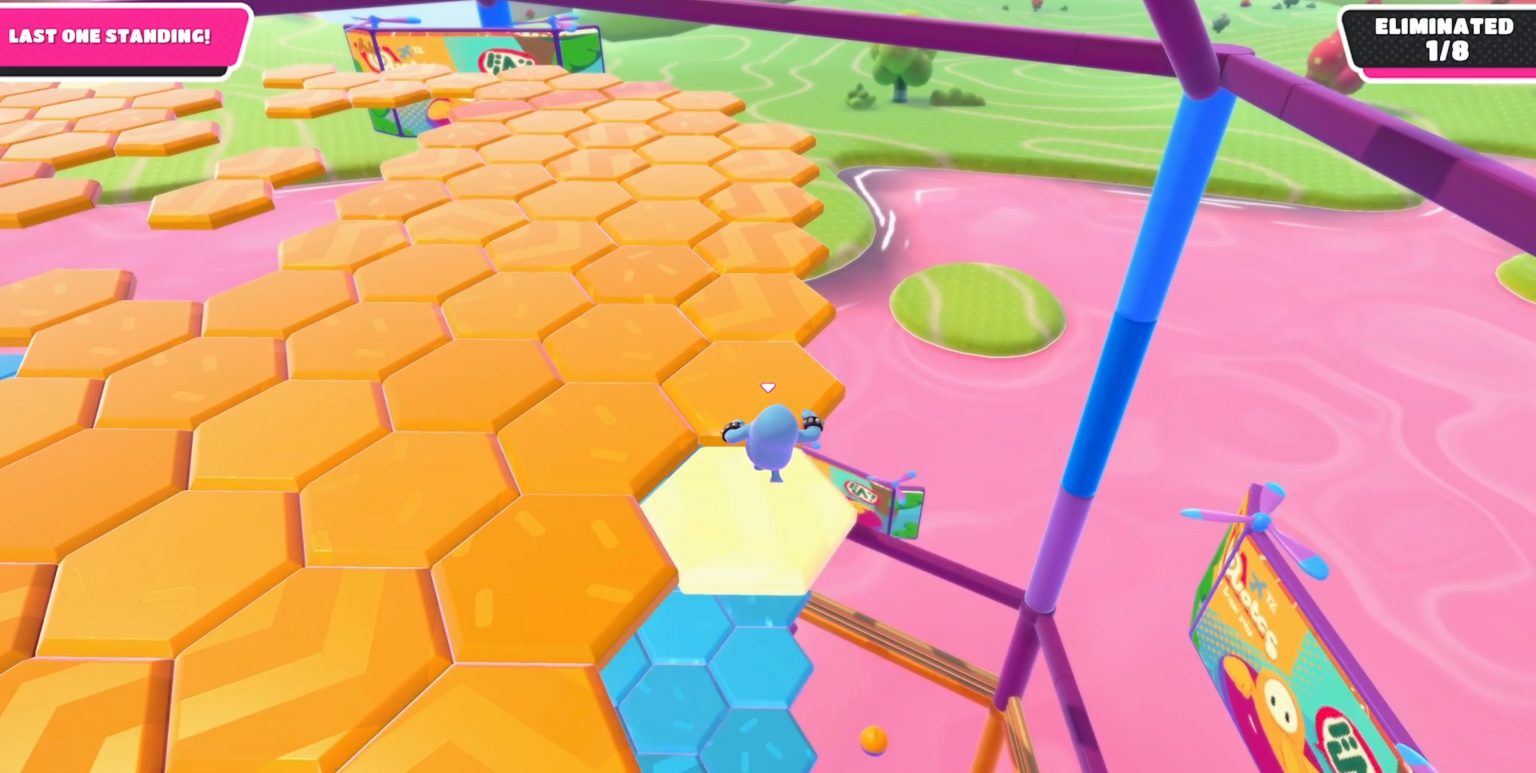Image resolution: width=1536 pixels, height=773 pixels.
Task: Click the green island in the pink slime
Action: pyautogui.click(x=975, y=305)
